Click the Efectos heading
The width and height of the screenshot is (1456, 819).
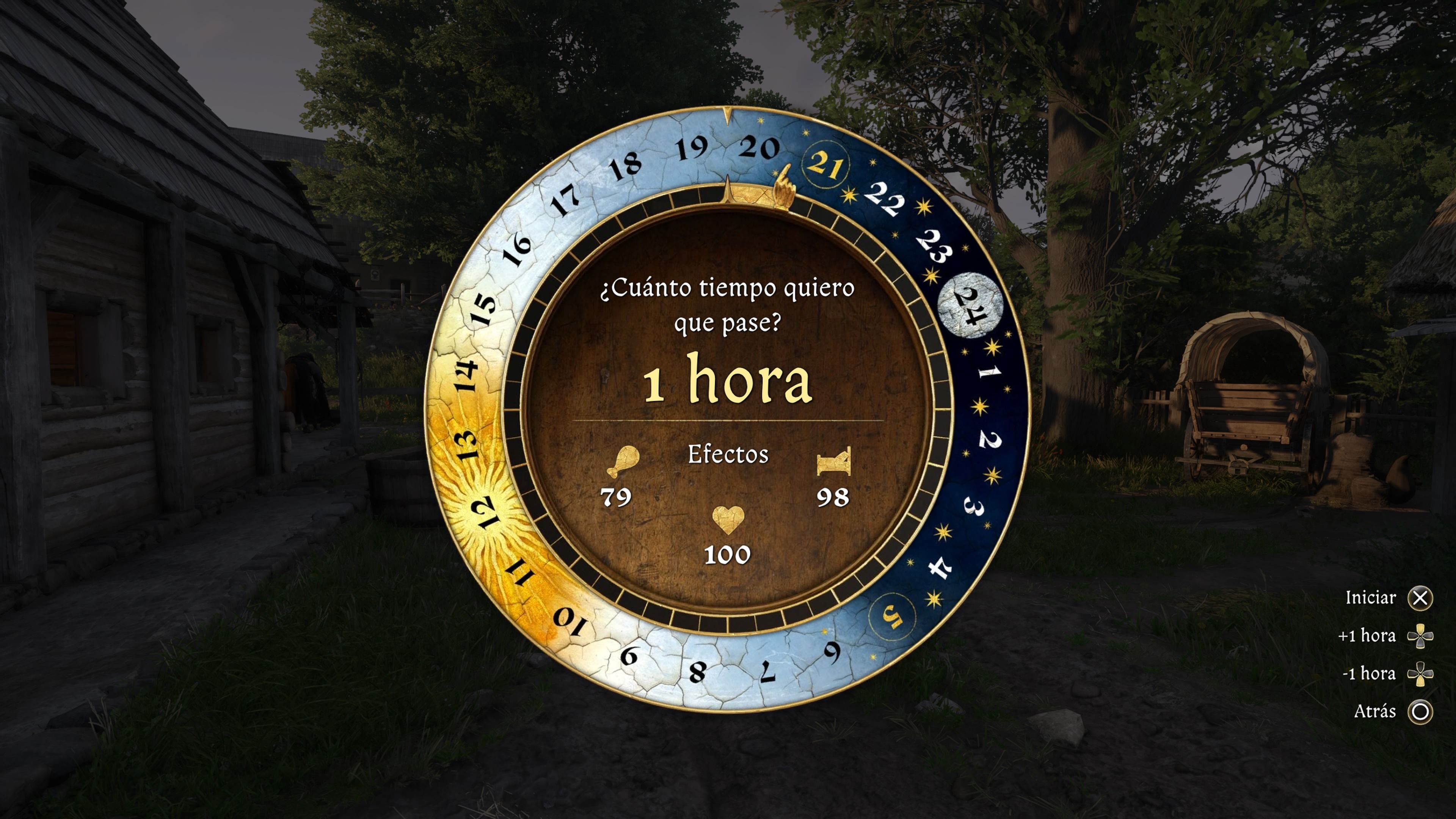coord(728,455)
